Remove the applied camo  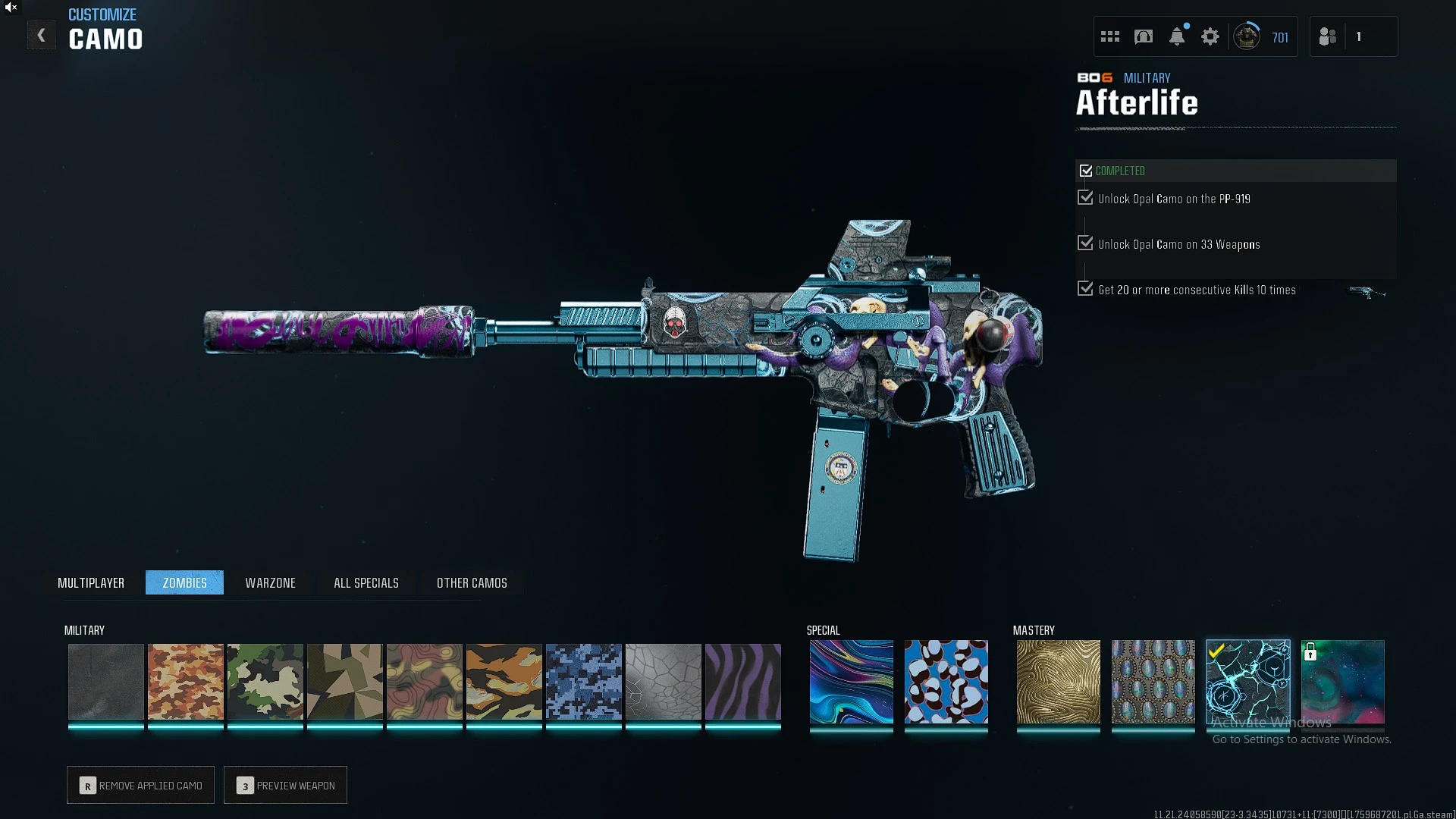140,785
